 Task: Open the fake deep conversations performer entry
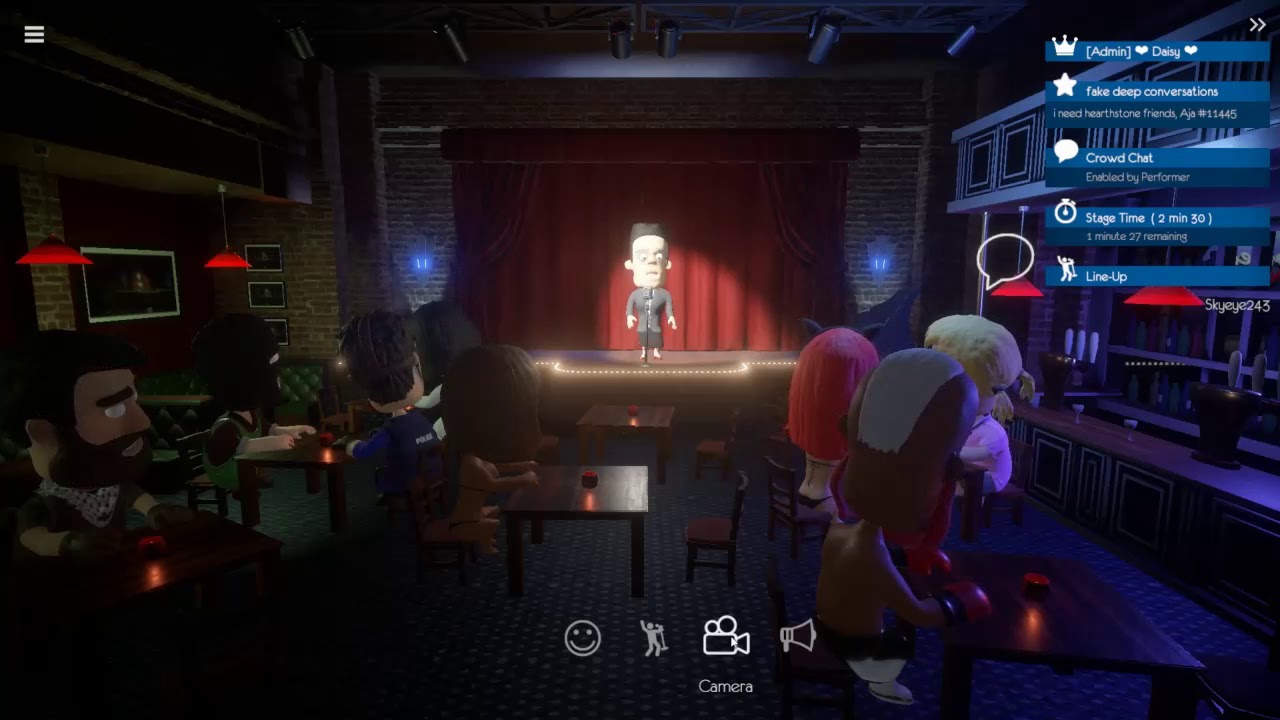[1151, 92]
